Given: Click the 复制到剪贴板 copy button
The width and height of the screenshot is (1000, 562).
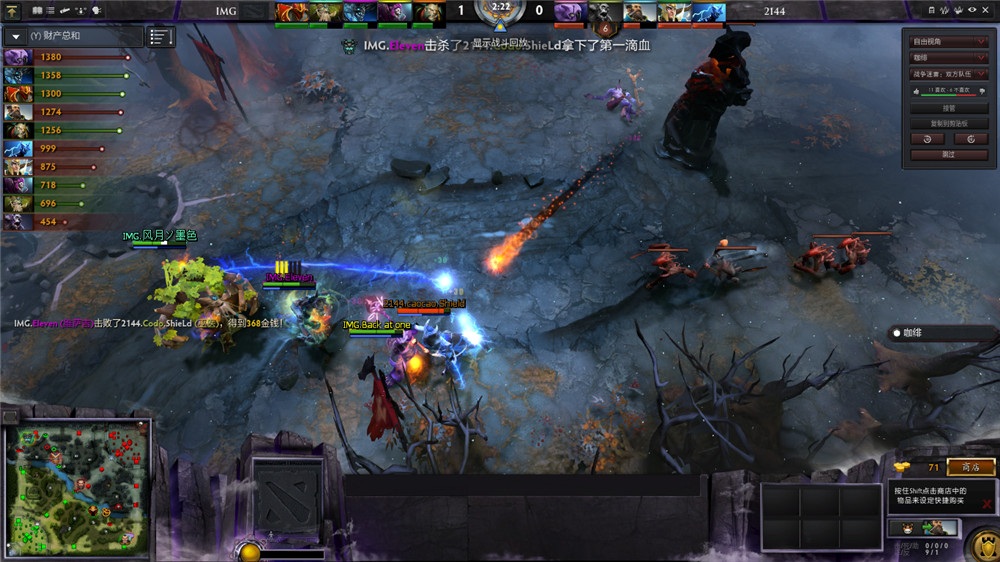Looking at the screenshot, I should [948, 123].
